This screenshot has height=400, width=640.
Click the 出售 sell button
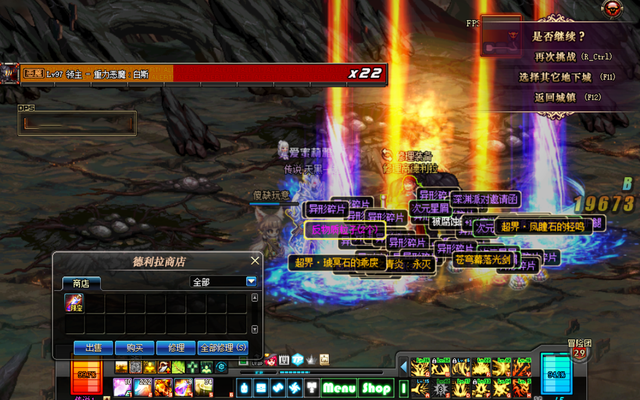point(93,347)
